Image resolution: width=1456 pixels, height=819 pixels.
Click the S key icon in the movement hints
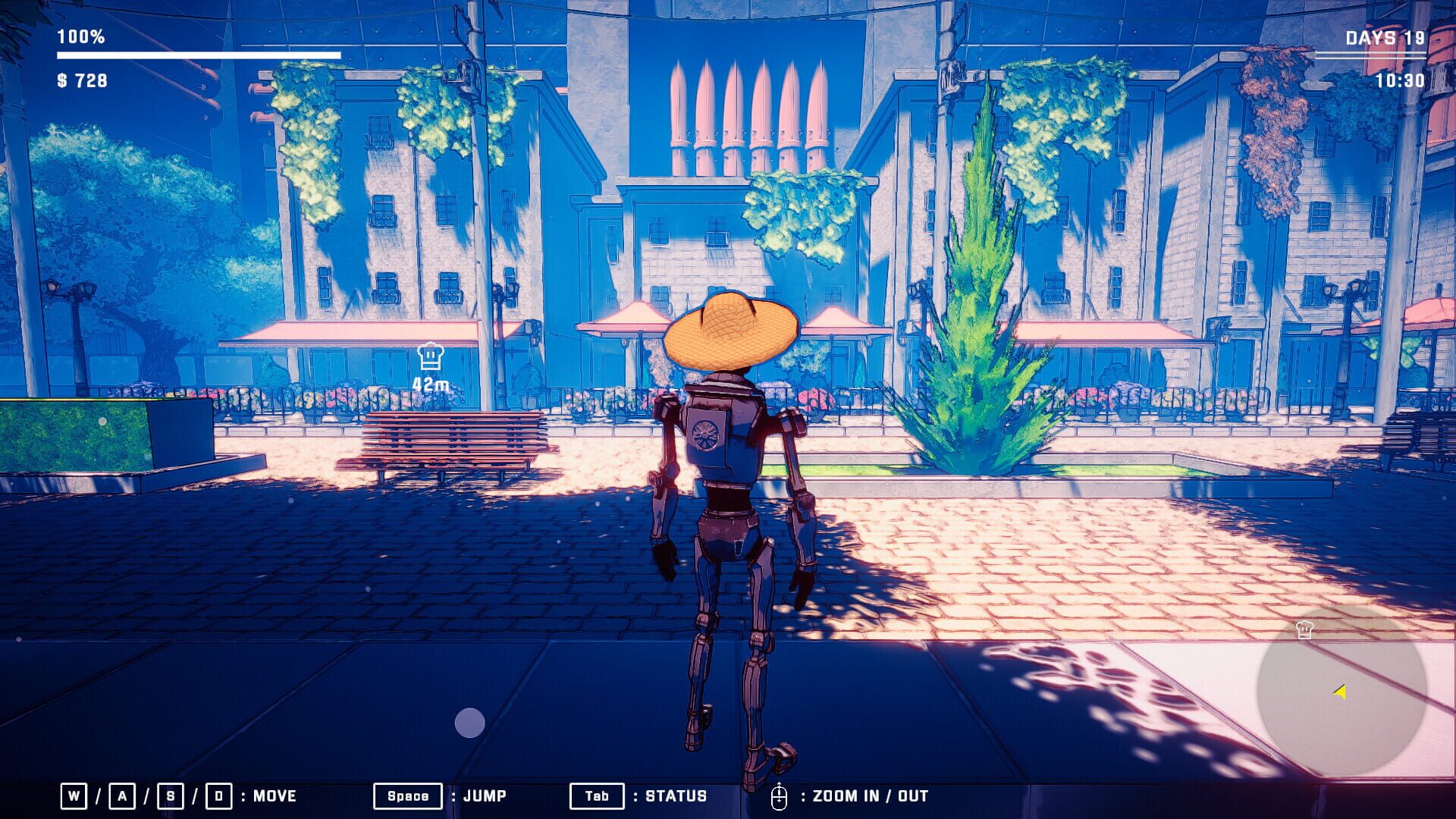click(x=171, y=796)
